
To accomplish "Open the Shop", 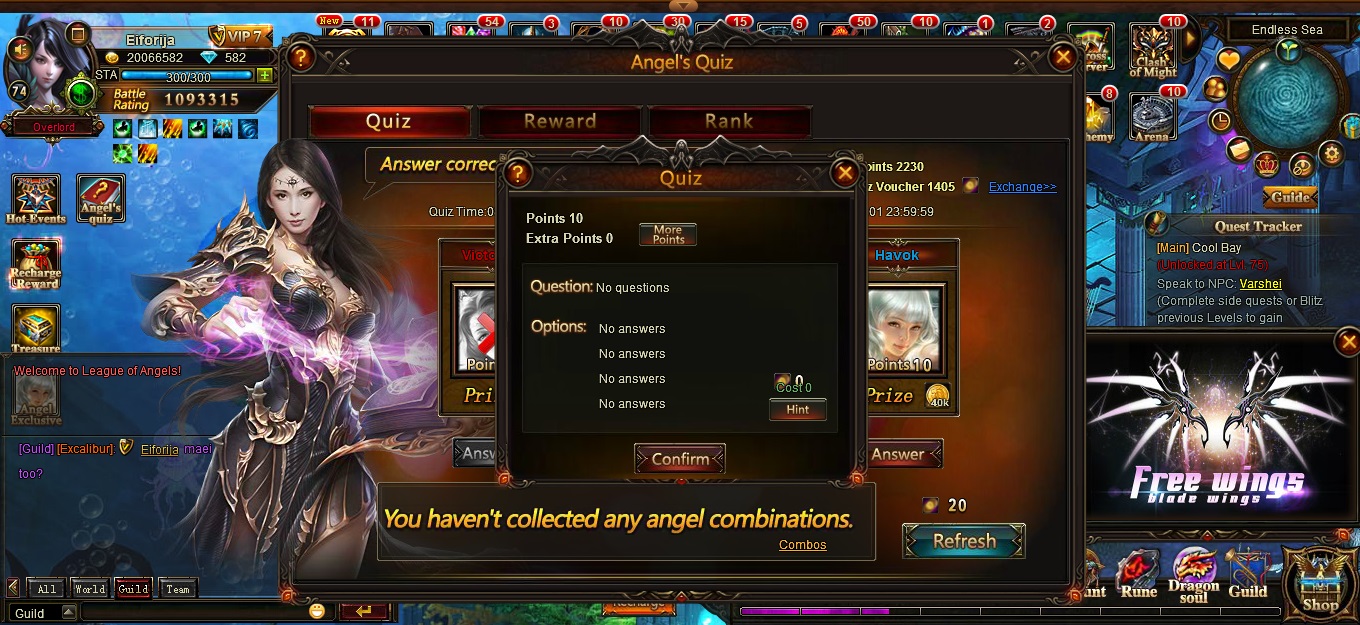I will point(1320,582).
